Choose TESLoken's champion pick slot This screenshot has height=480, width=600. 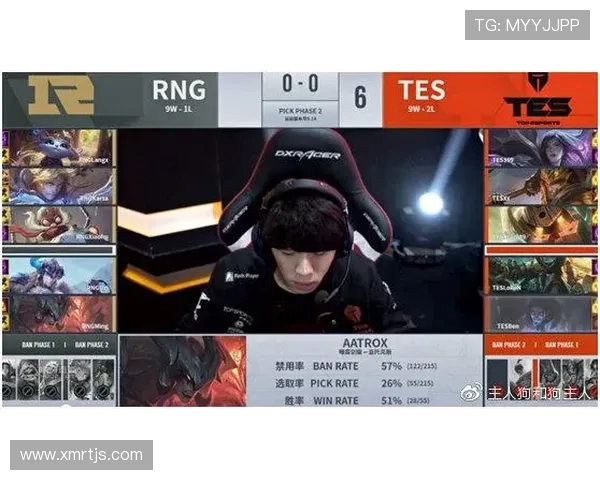pos(540,275)
